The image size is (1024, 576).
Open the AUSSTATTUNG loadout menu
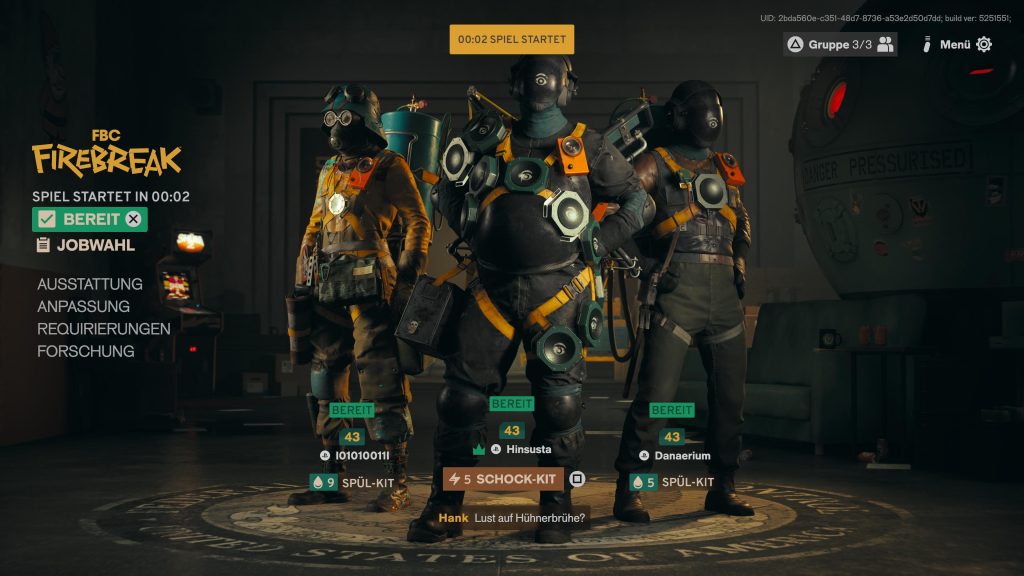pos(90,284)
